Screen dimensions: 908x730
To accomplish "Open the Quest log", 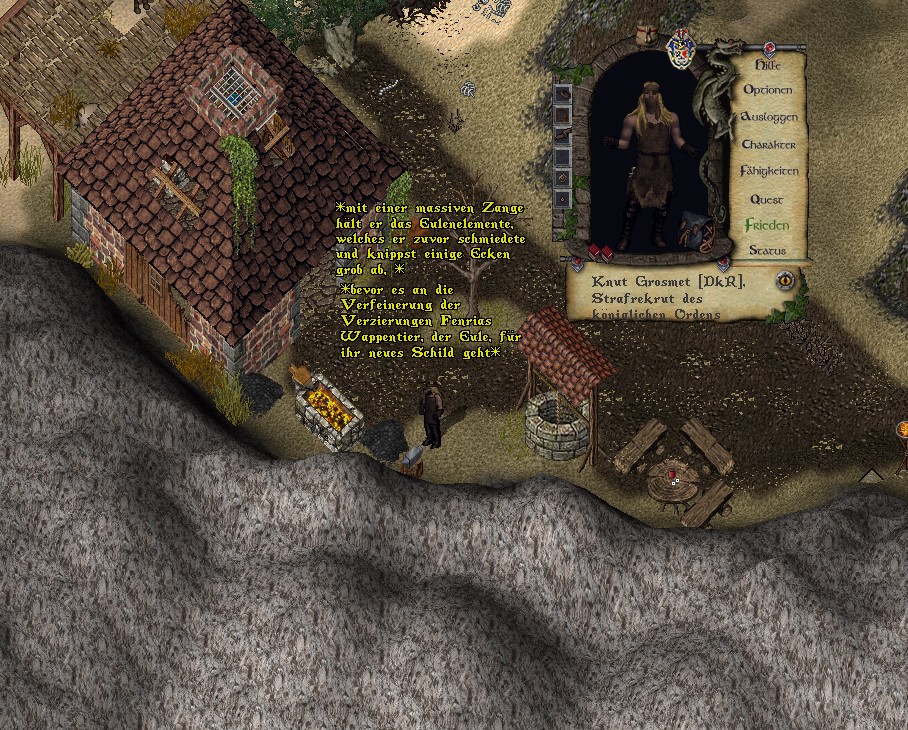I will [x=767, y=199].
